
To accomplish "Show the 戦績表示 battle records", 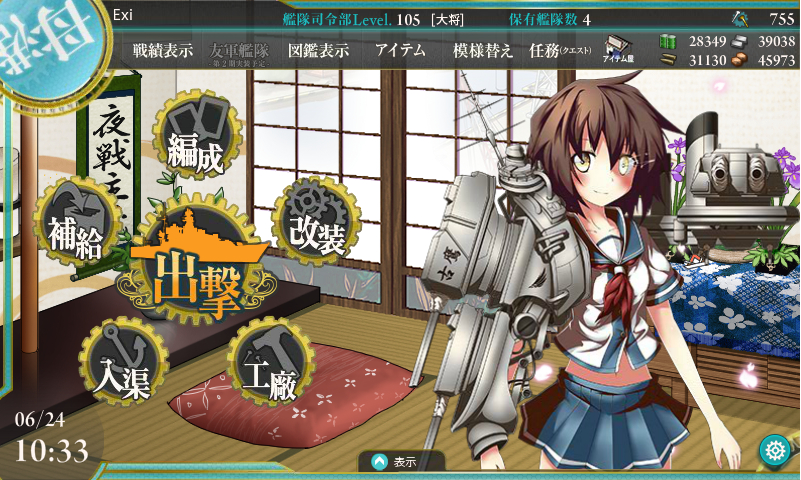I will click(163, 51).
